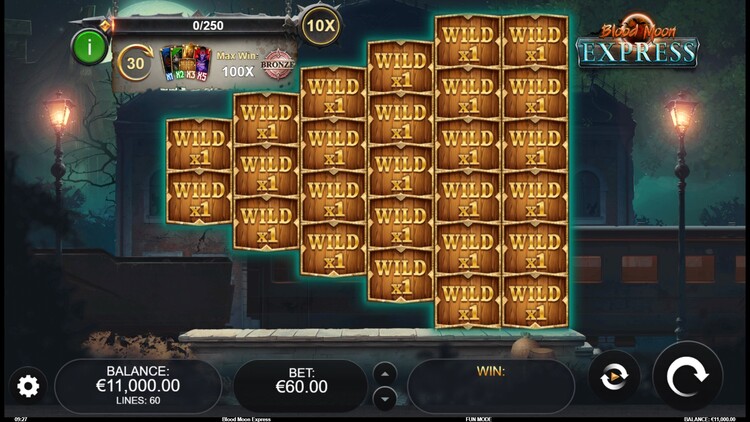
Task: Toggle autoplay with the circular arrows button
Action: (613, 377)
